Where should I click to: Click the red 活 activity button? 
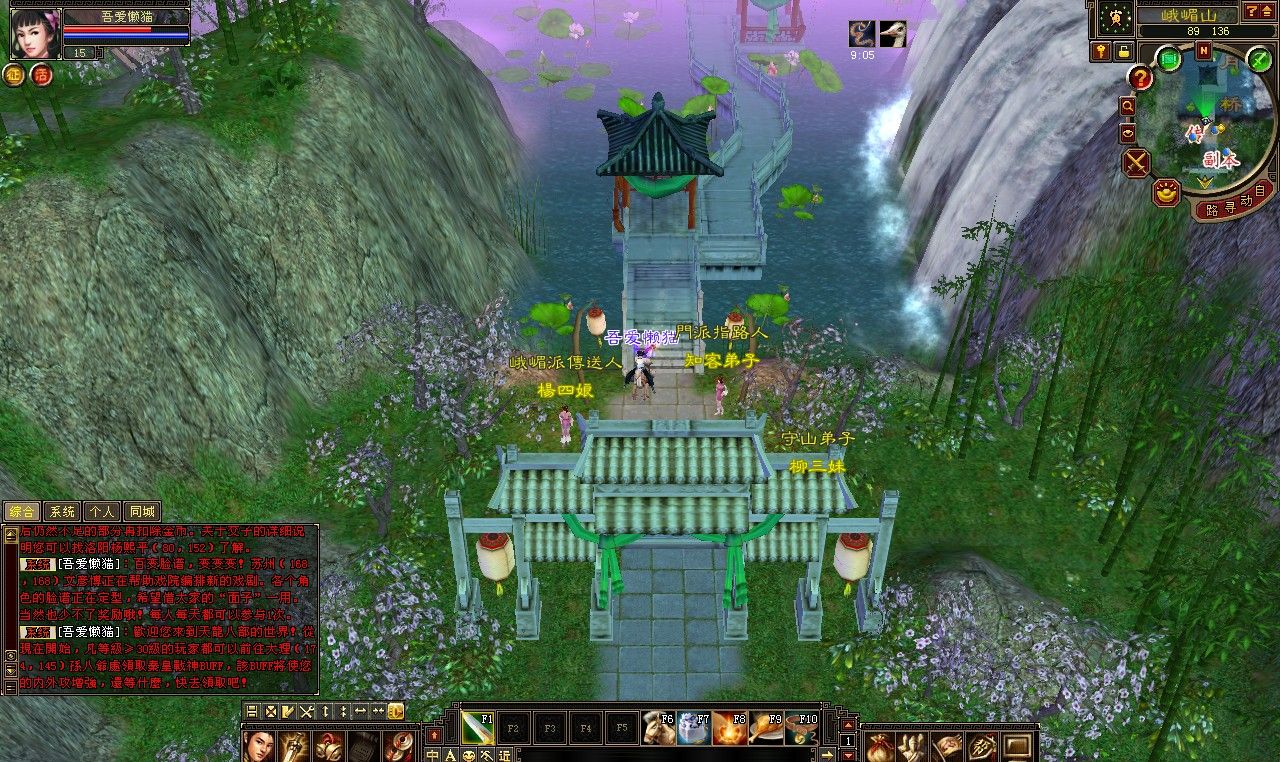tap(41, 75)
